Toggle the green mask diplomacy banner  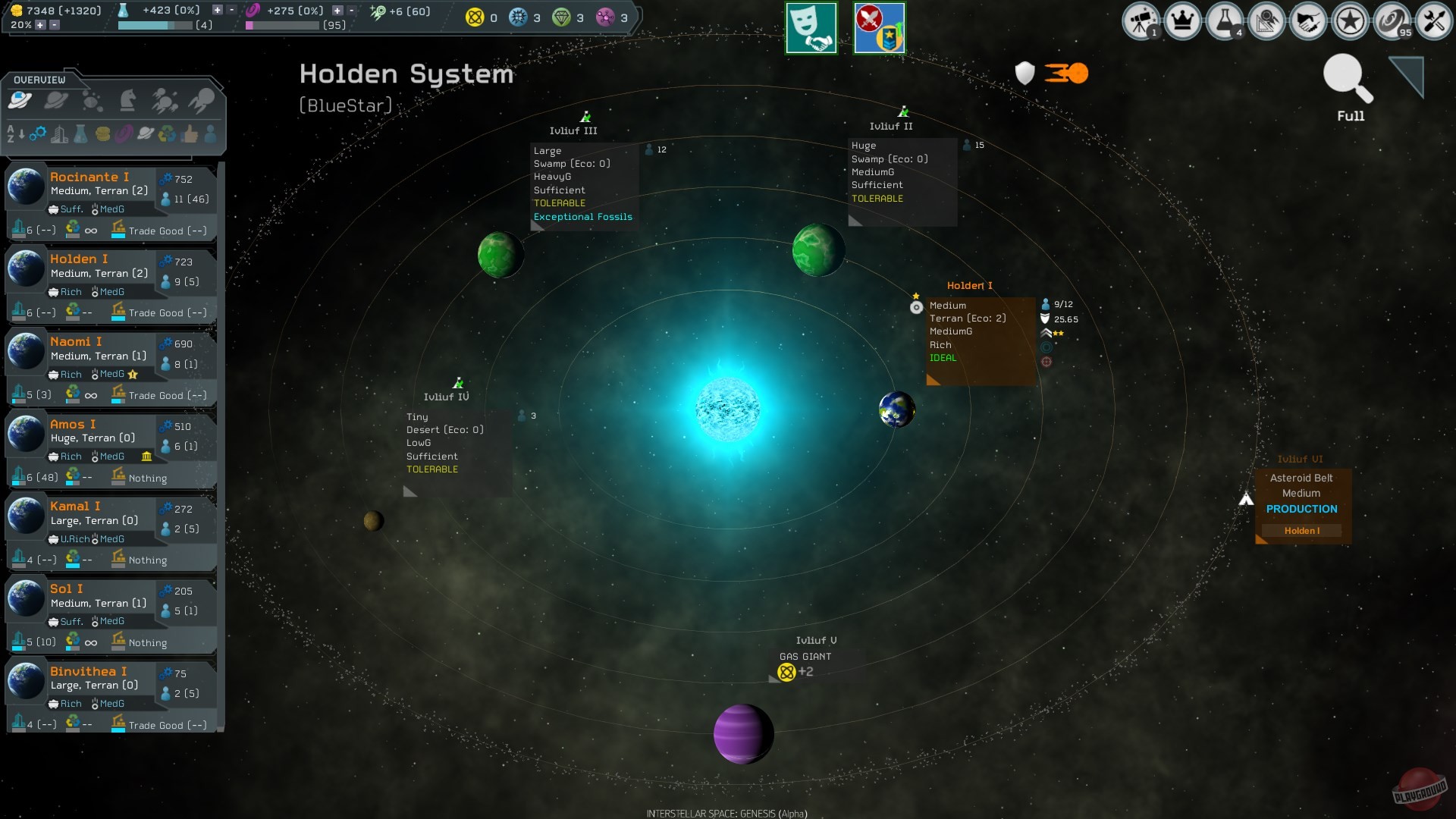[811, 28]
